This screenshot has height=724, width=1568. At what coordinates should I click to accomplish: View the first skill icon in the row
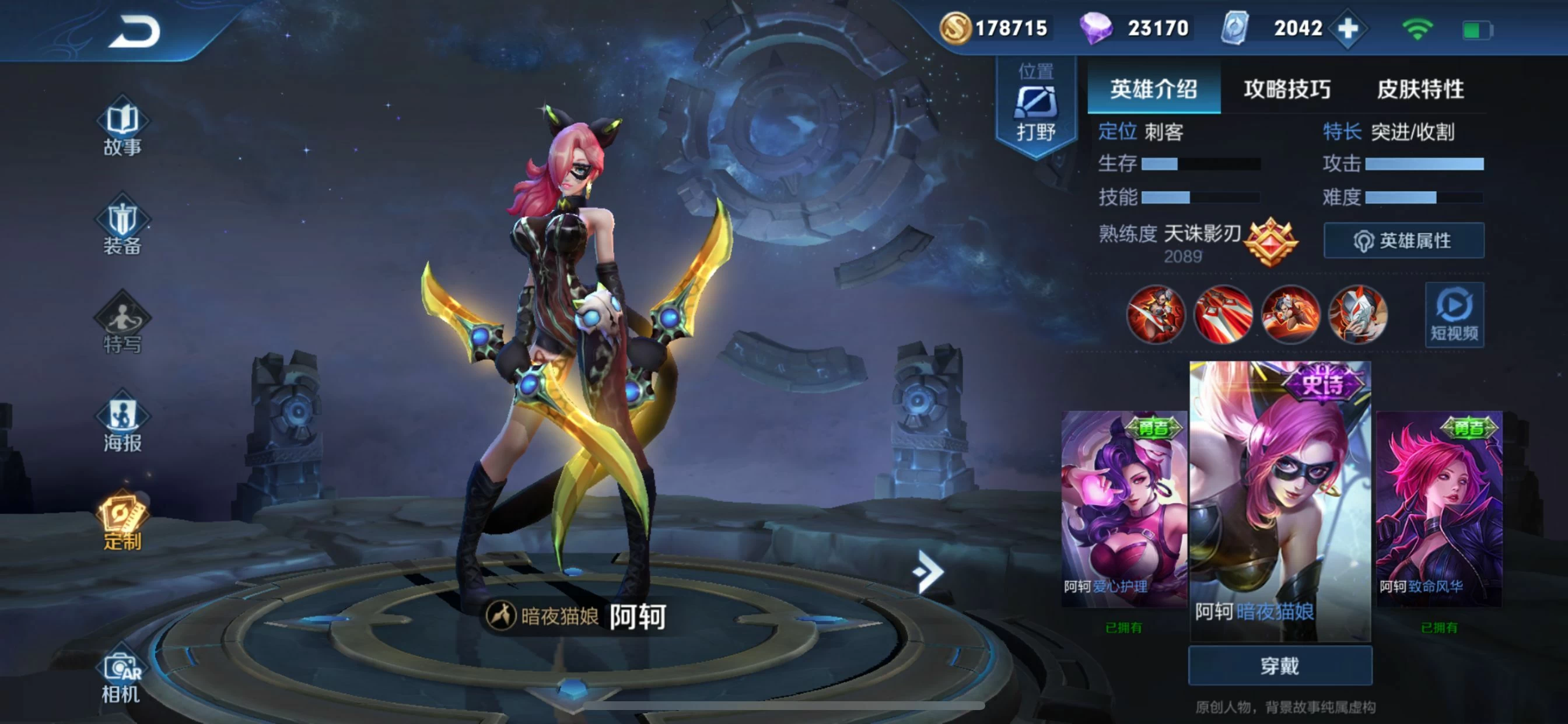(x=1156, y=315)
